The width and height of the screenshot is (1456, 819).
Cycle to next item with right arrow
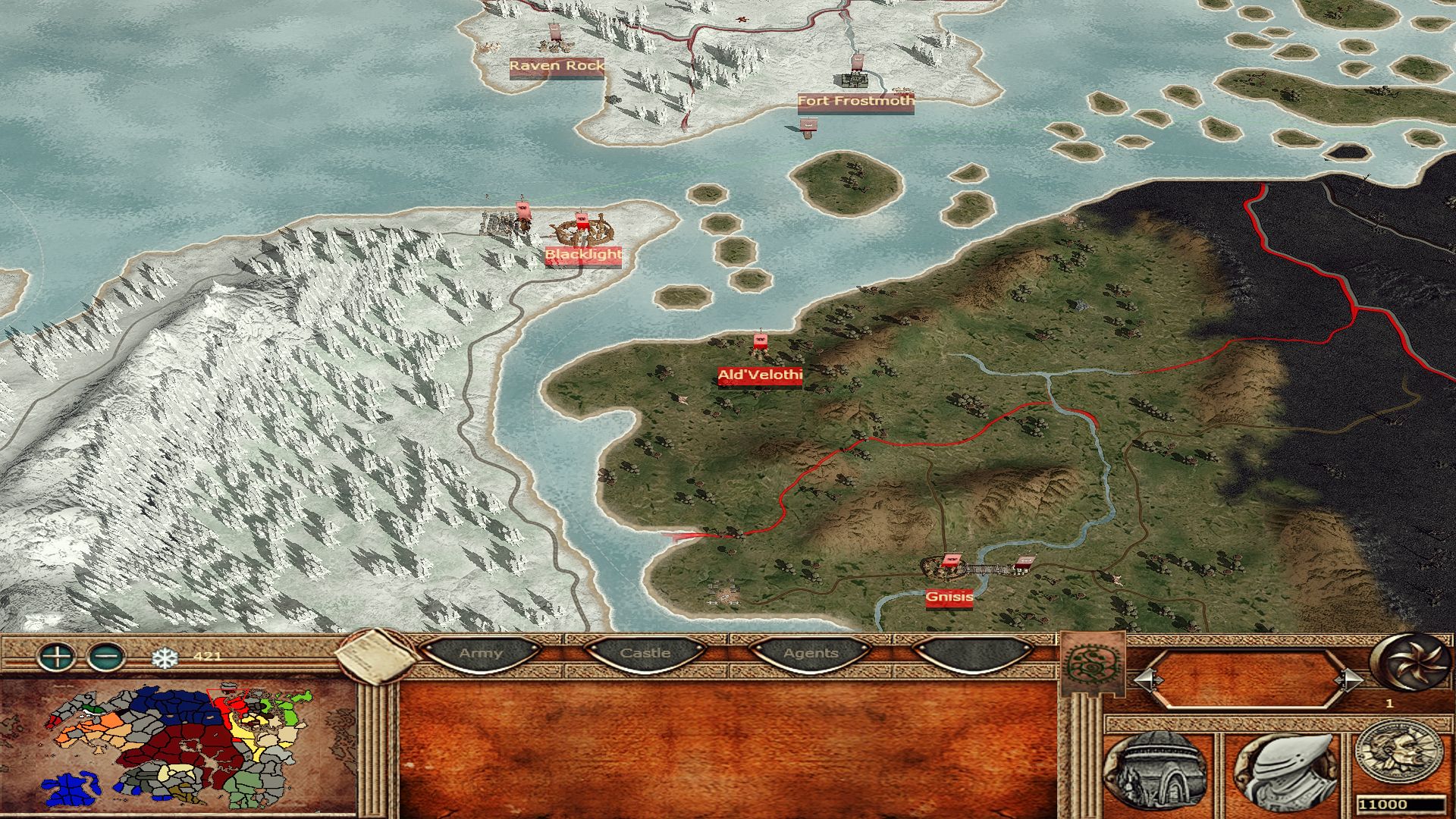click(1348, 679)
